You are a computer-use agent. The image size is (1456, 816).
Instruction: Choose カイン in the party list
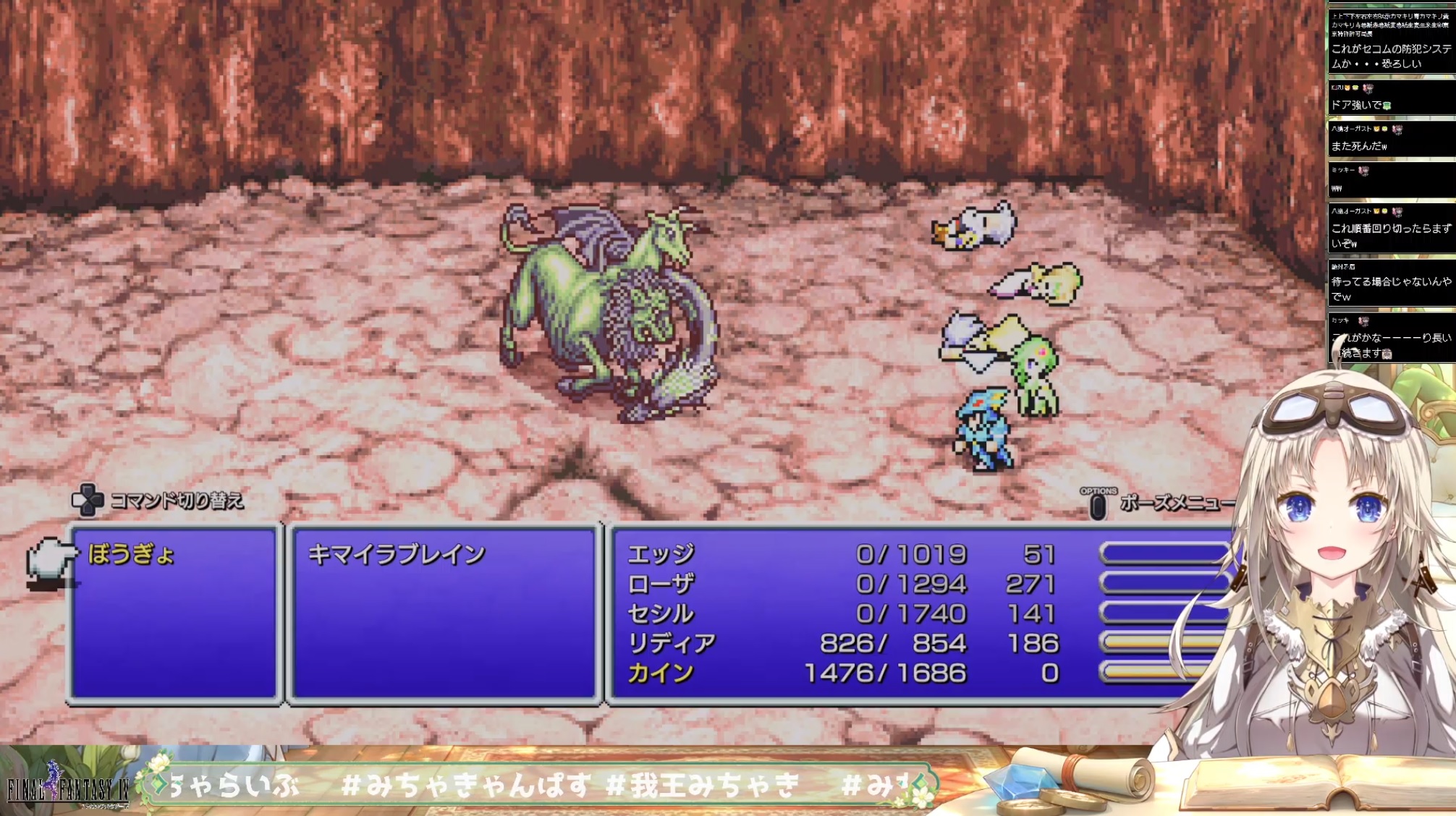[x=661, y=673]
